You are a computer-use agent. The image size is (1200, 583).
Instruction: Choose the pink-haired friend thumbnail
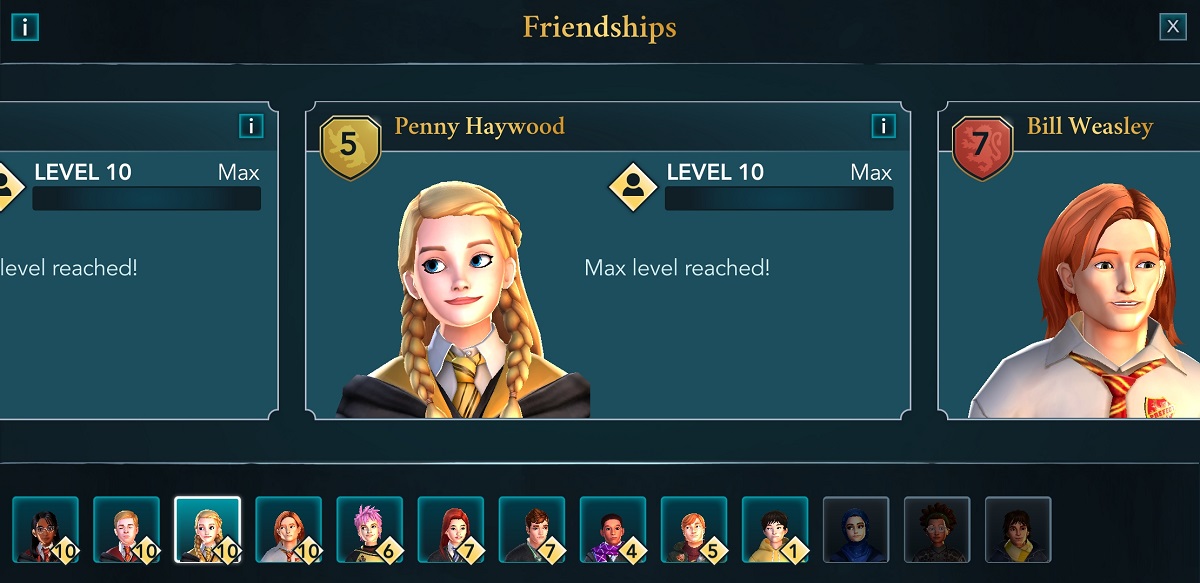[x=369, y=529]
